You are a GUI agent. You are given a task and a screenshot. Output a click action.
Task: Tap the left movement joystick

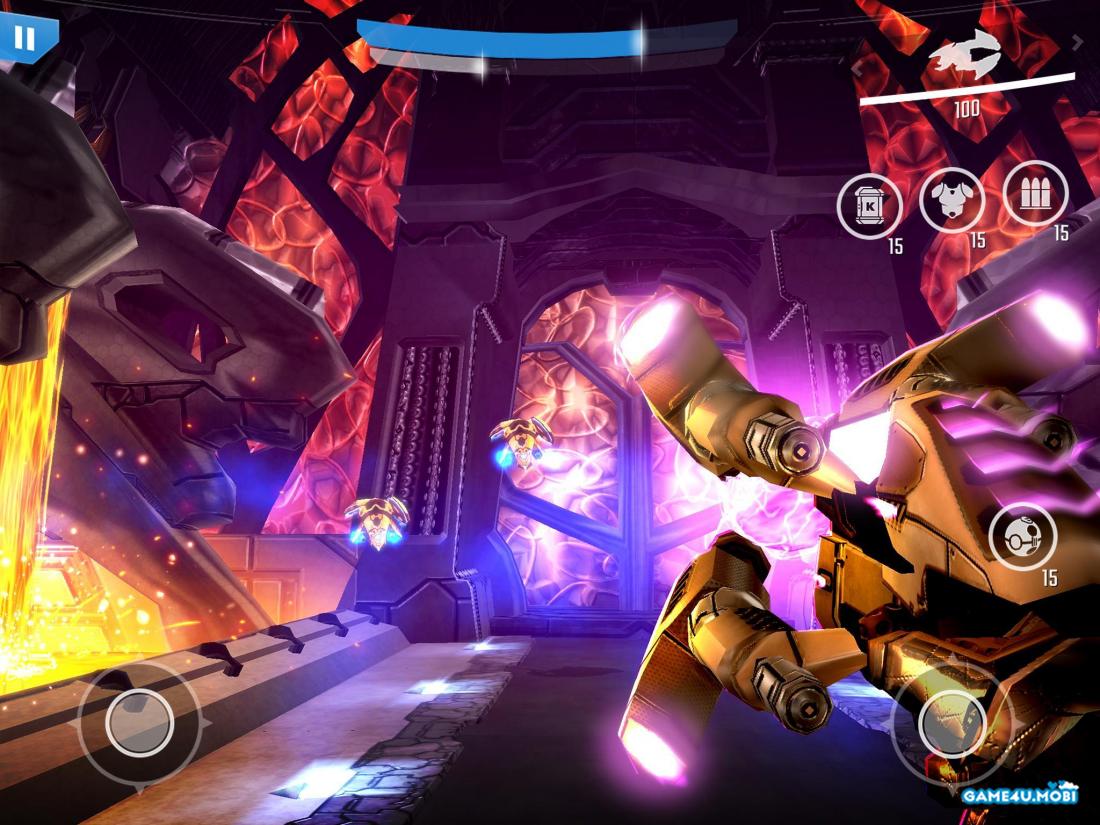pyautogui.click(x=139, y=721)
